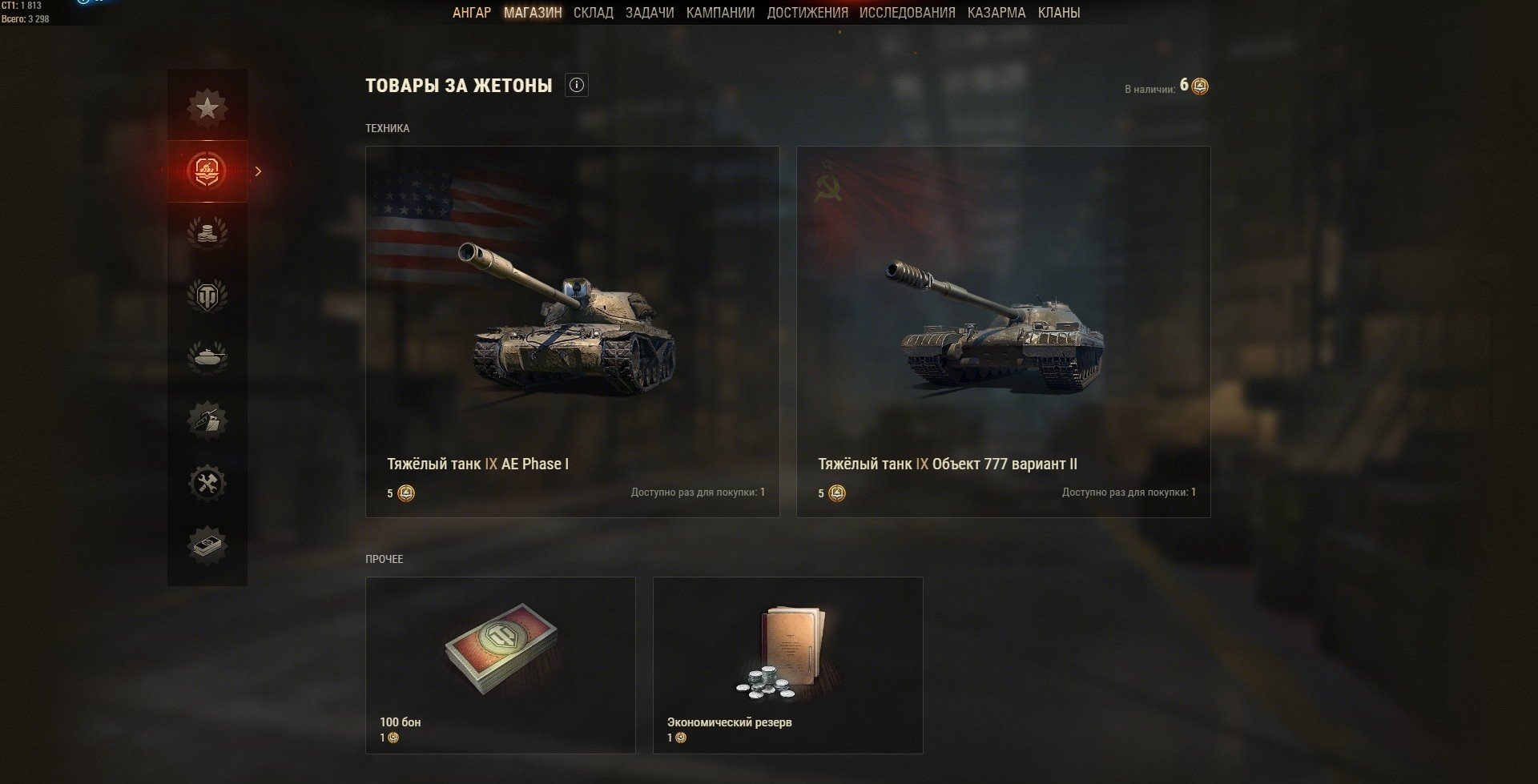Image resolution: width=1538 pixels, height=784 pixels.
Task: Click the Магазин tab
Action: (533, 13)
